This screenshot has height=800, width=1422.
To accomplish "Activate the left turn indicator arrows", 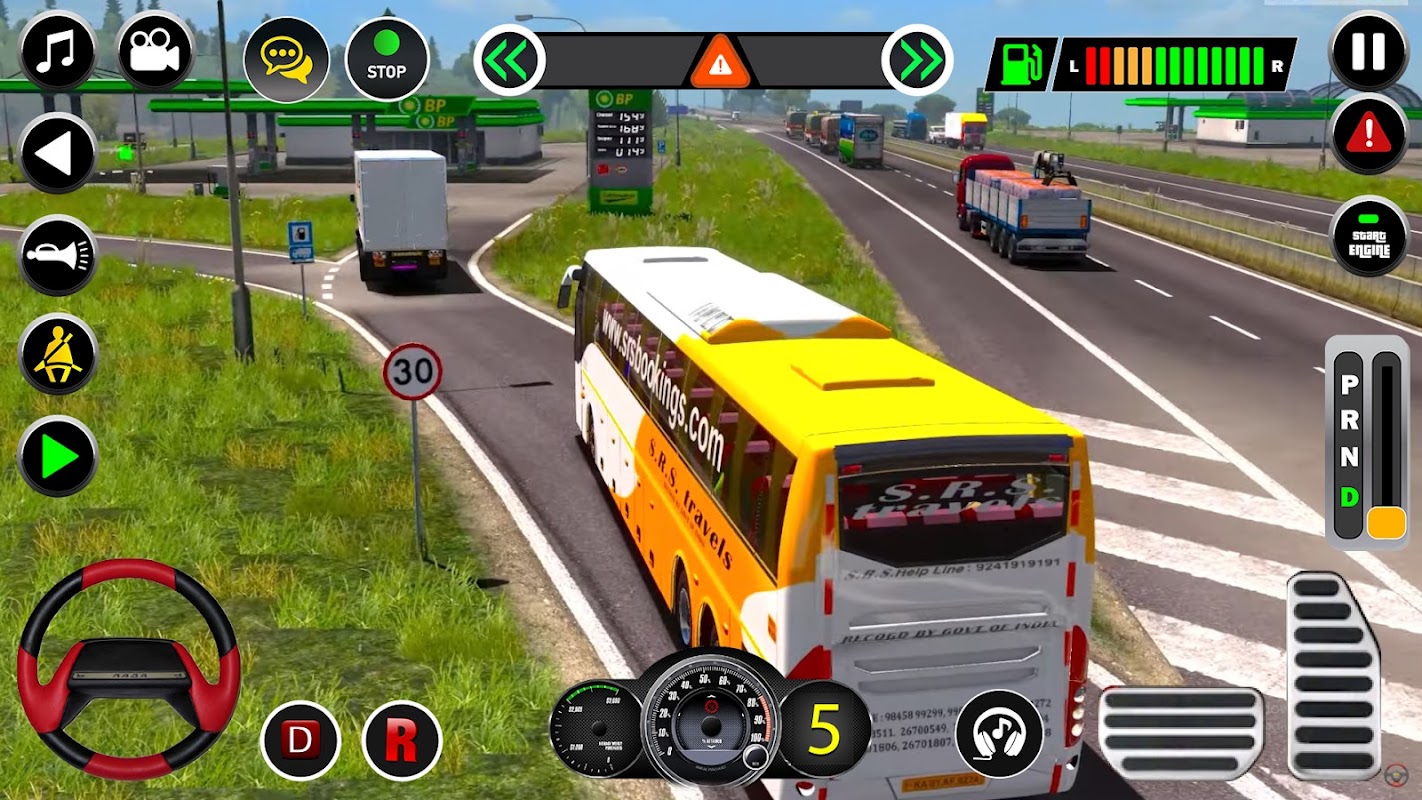I will pyautogui.click(x=509, y=60).
